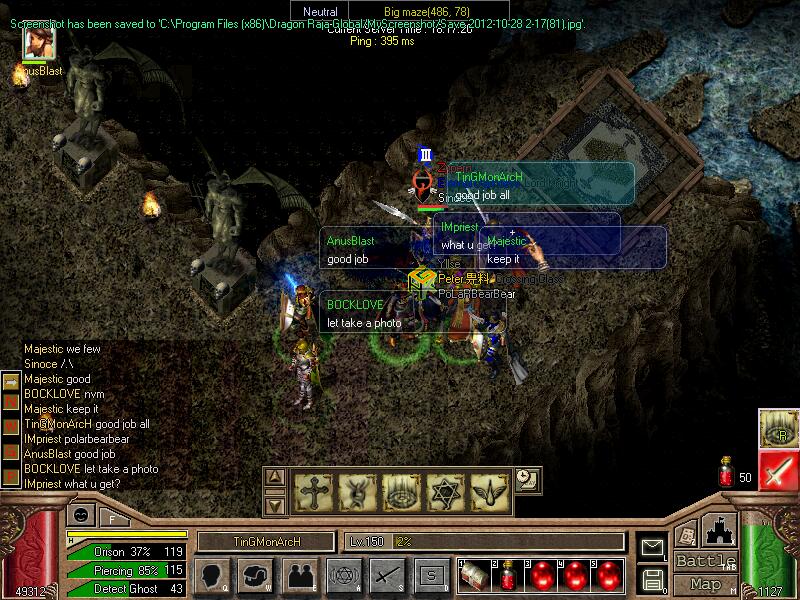
Task: Open the party members button
Action: [299, 575]
